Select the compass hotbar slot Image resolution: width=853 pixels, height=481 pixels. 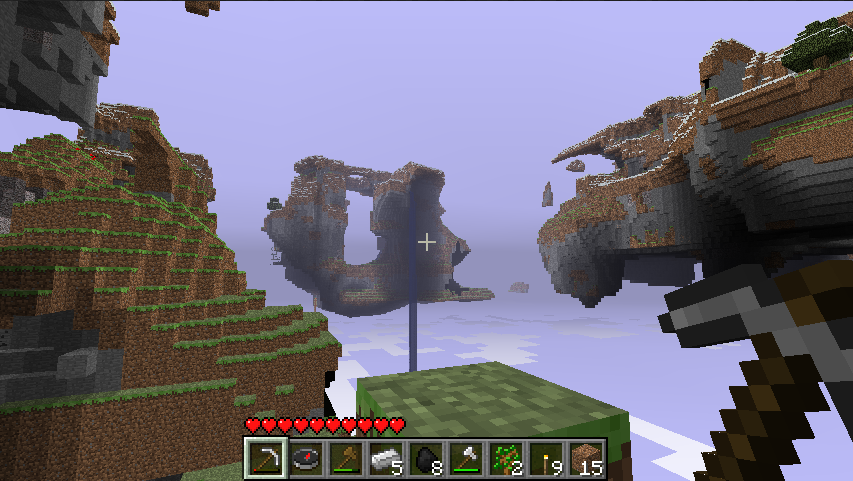pyautogui.click(x=305, y=460)
